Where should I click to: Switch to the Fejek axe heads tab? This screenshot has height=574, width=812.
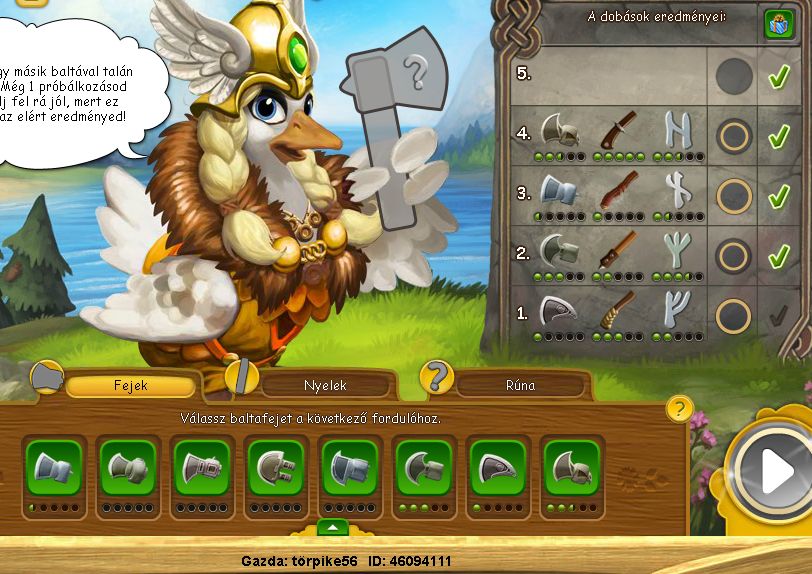pos(130,385)
